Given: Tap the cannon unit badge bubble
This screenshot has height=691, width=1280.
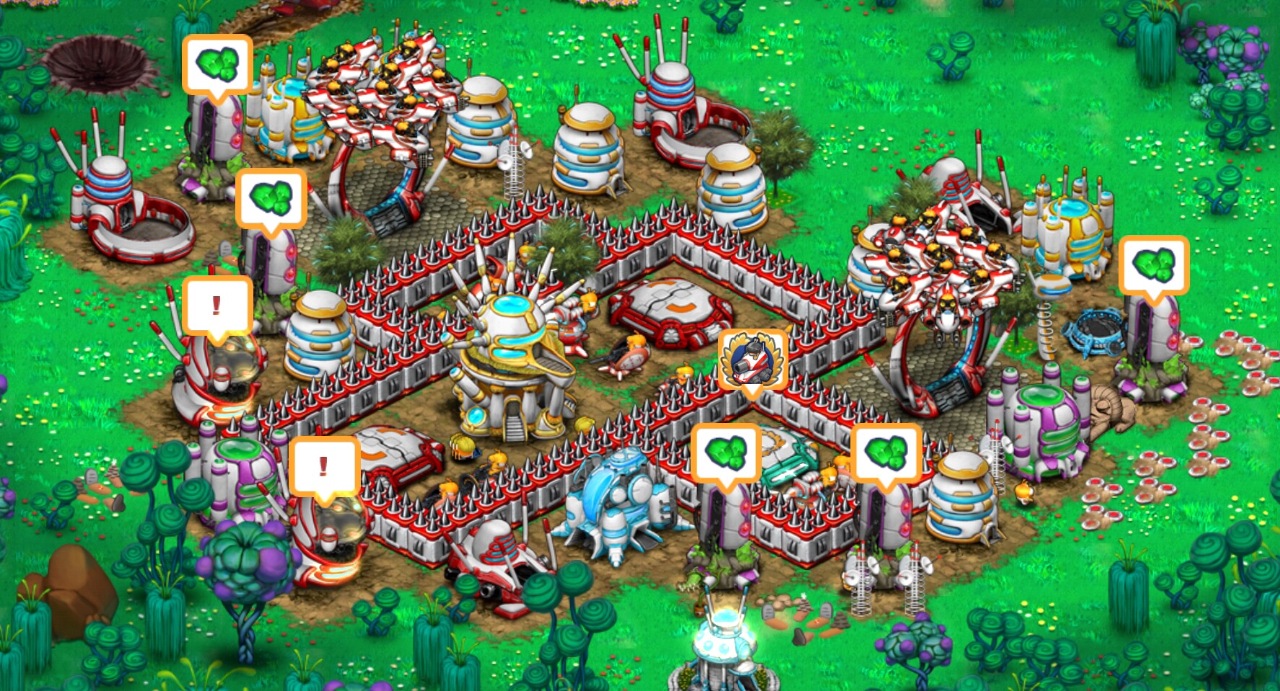Looking at the screenshot, I should pyautogui.click(x=752, y=360).
